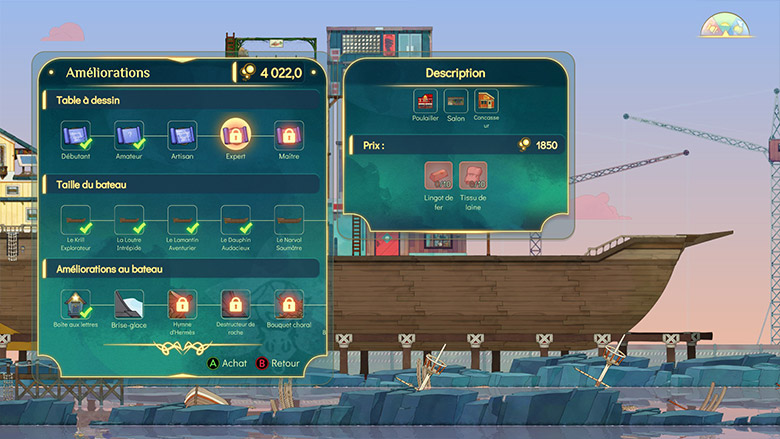
Task: Select the Salon building icon
Action: point(456,100)
